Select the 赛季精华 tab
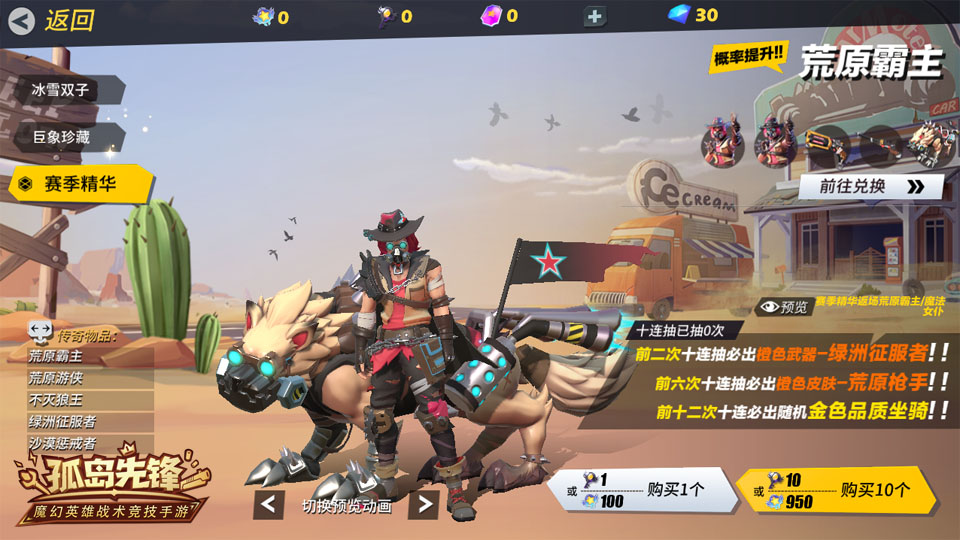Viewport: 960px width, 540px height. point(80,184)
